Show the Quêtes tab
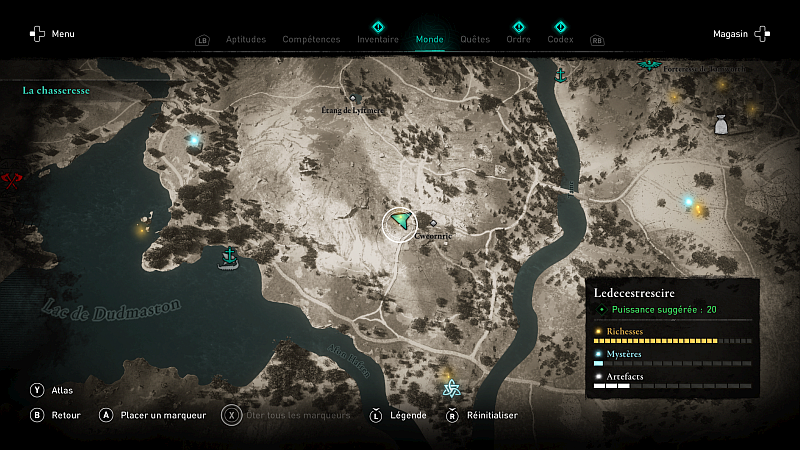Viewport: 800px width, 450px height. click(475, 40)
